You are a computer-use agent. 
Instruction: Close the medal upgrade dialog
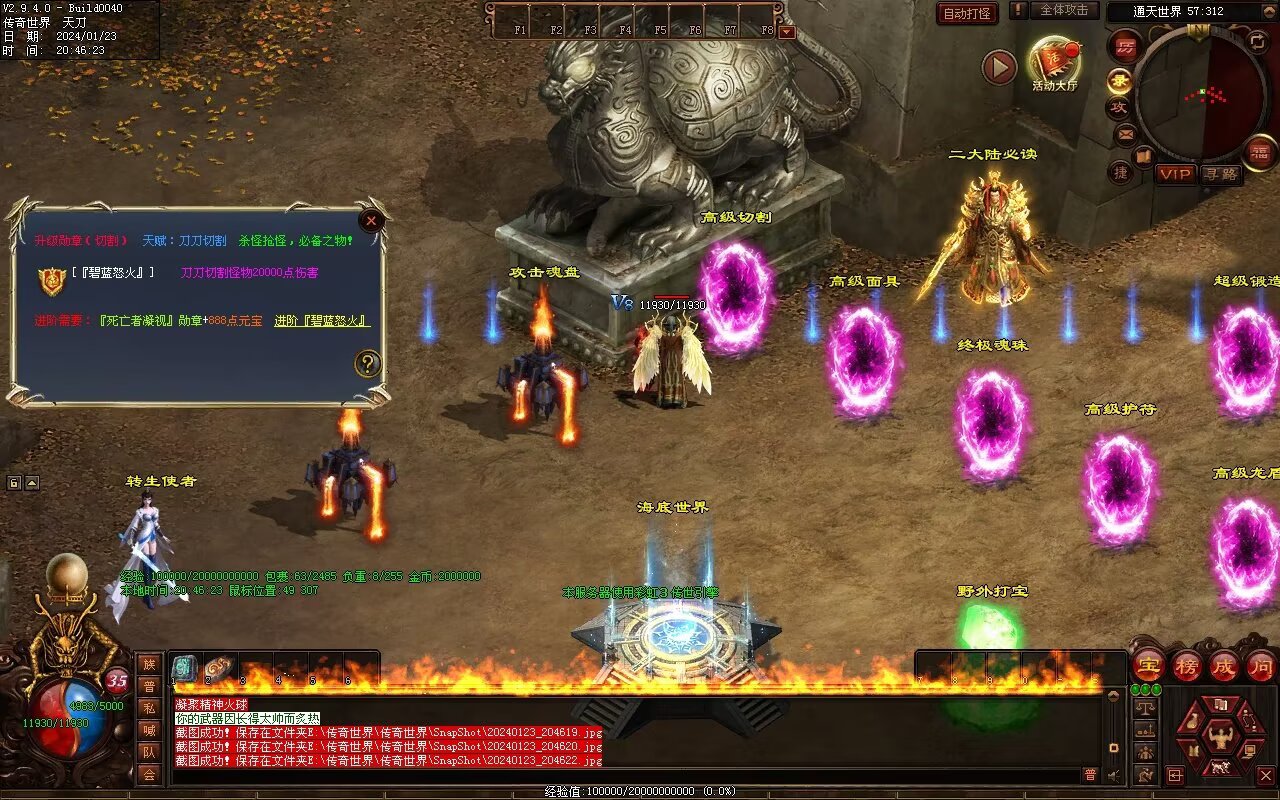(371, 221)
